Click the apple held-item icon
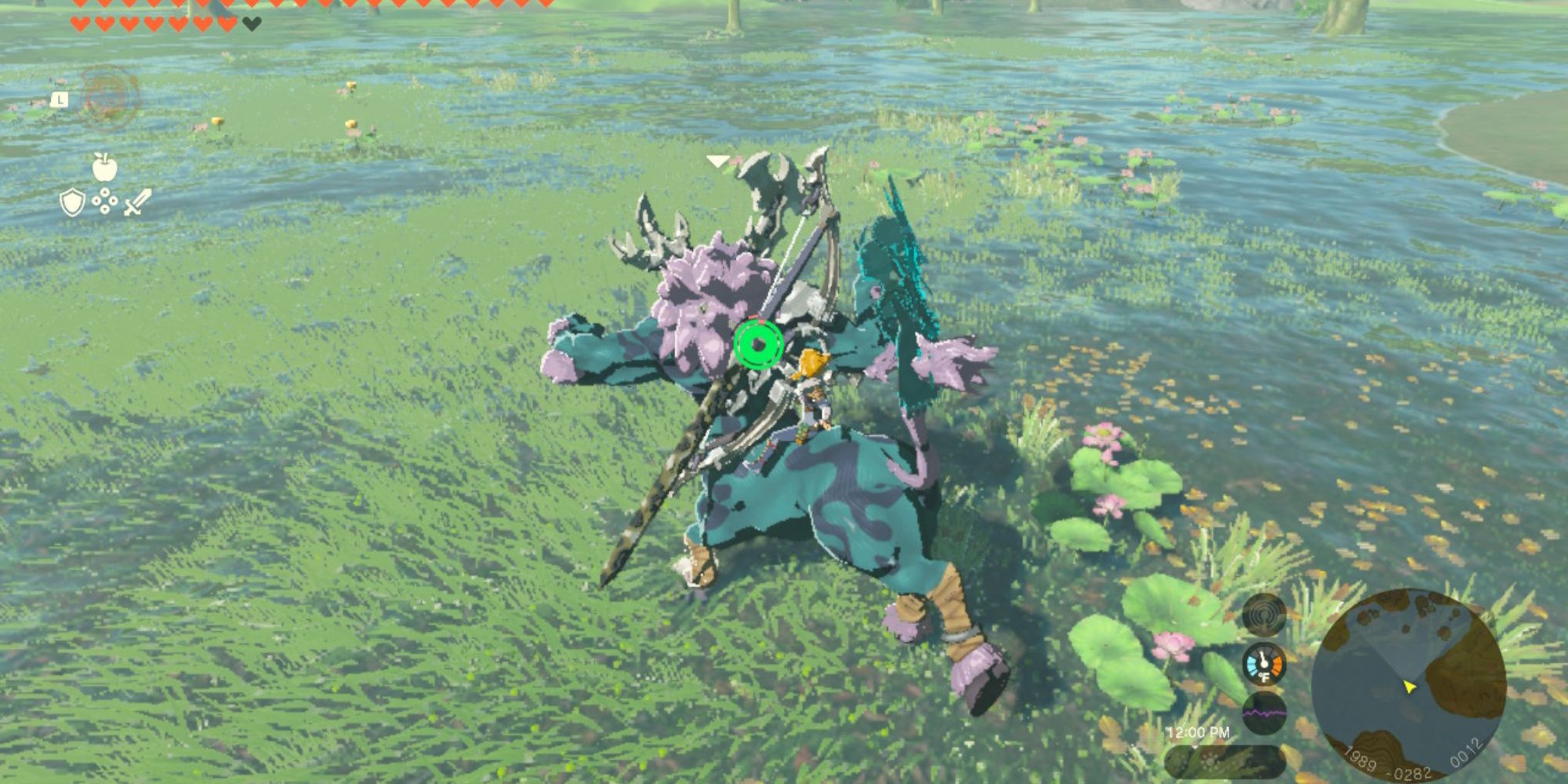The width and height of the screenshot is (1568, 784). (103, 167)
